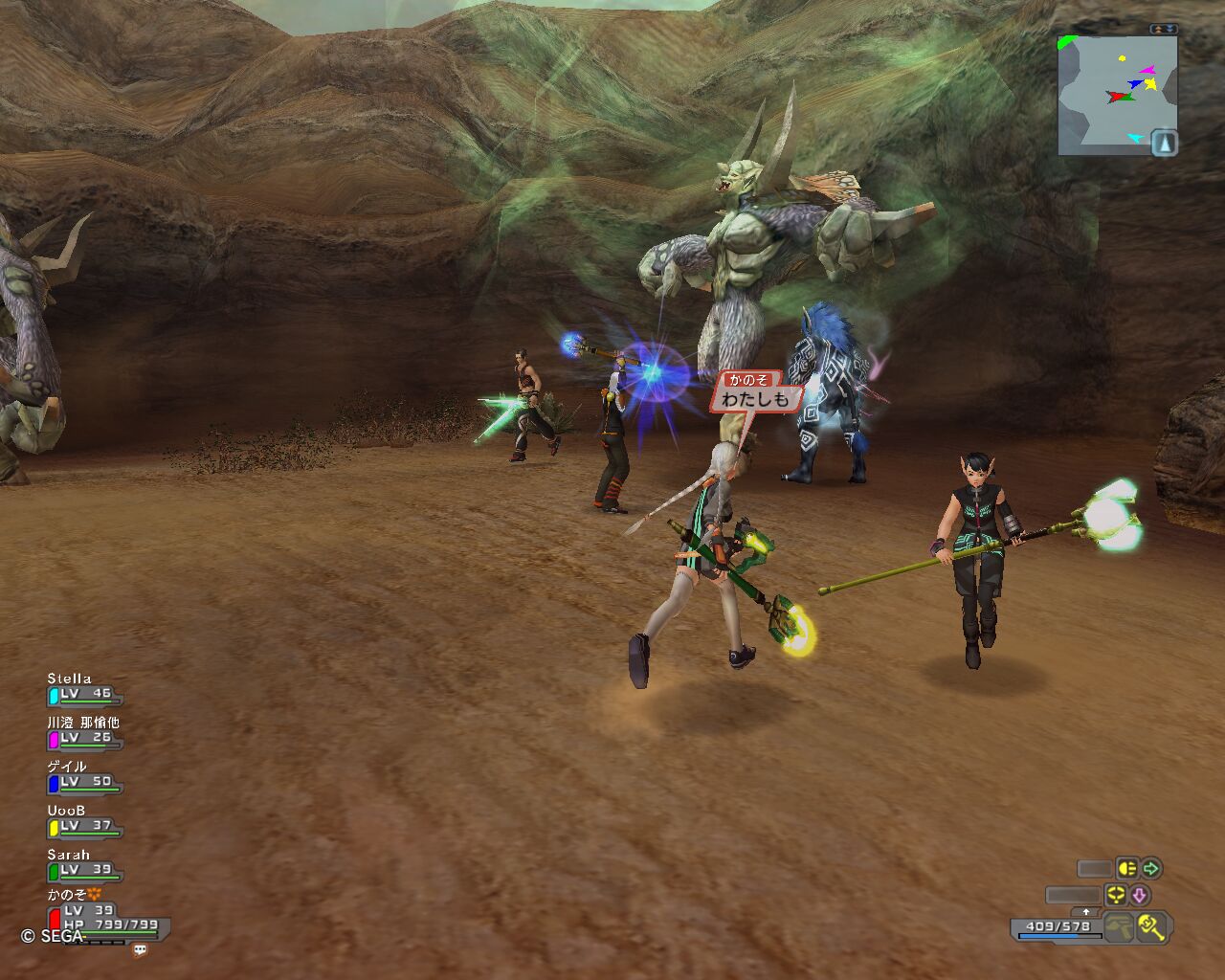The height and width of the screenshot is (980, 1225).
Task: Select party member Stella's status panel
Action: [x=84, y=689]
